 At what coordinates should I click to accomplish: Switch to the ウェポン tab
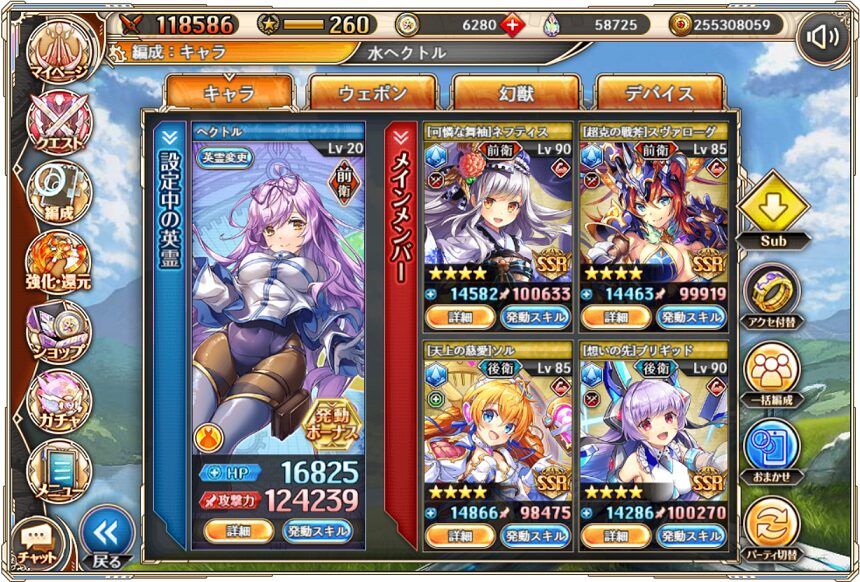coord(372,93)
